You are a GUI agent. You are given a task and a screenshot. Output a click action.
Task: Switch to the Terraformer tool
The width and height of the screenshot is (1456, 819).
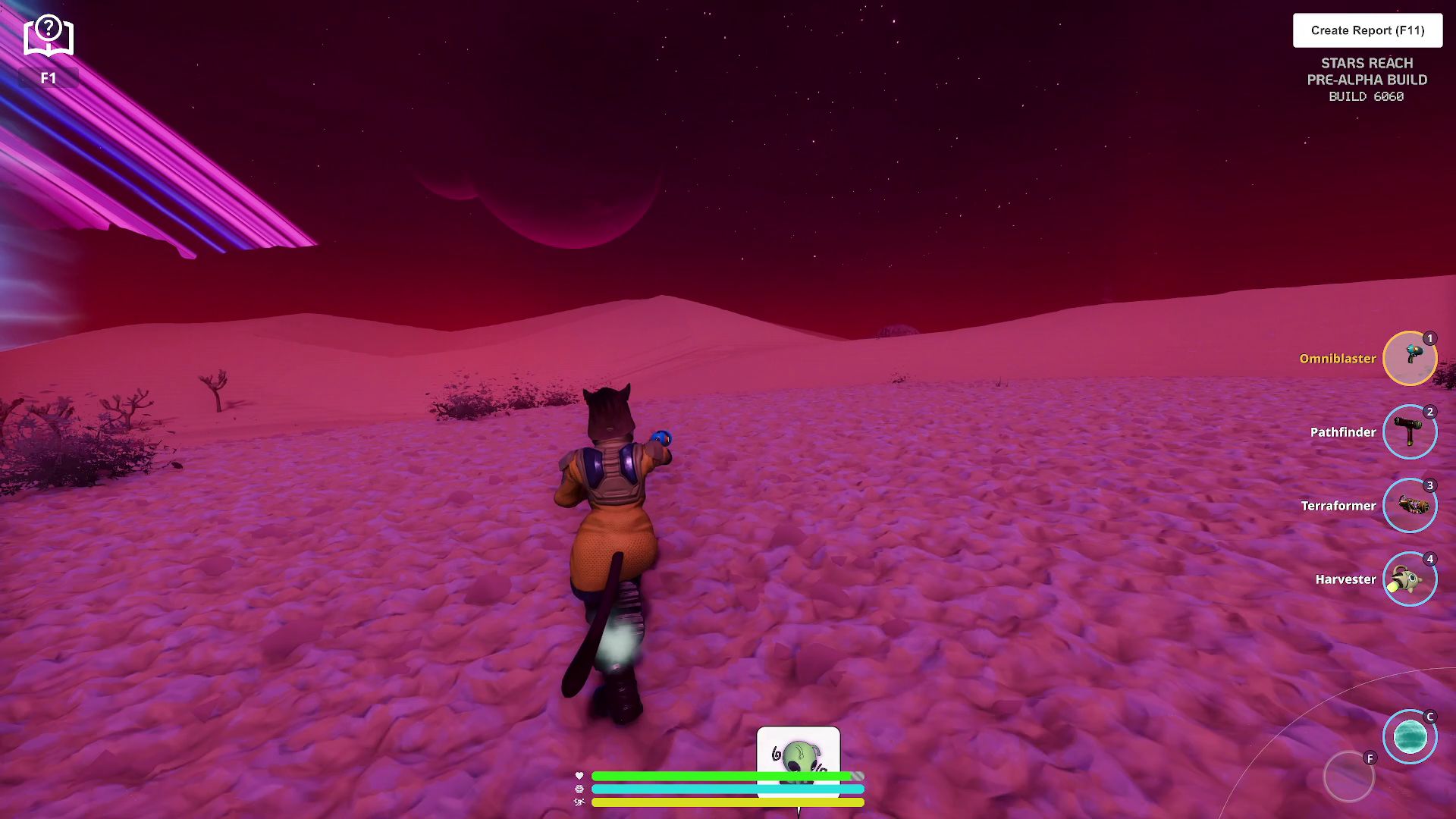tap(1410, 505)
